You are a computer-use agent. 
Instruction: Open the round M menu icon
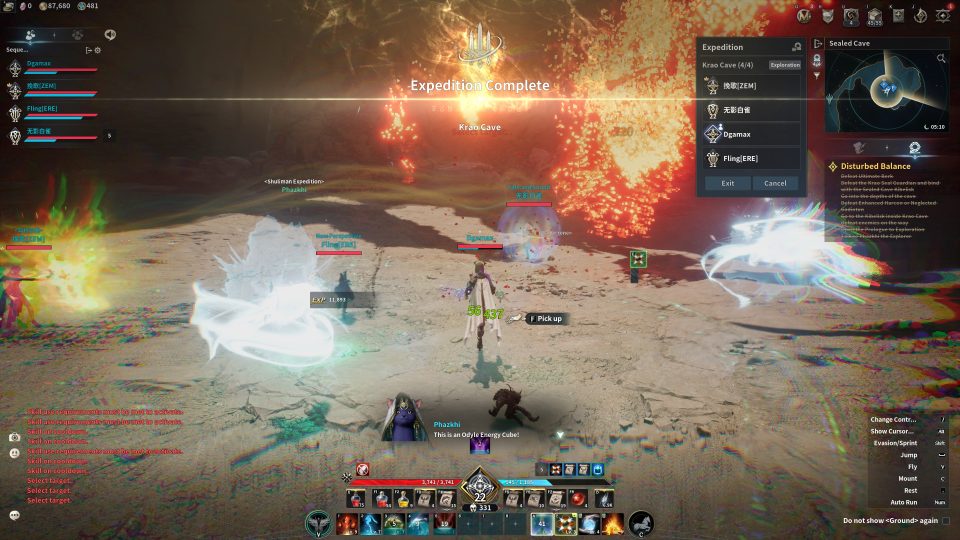[x=805, y=15]
